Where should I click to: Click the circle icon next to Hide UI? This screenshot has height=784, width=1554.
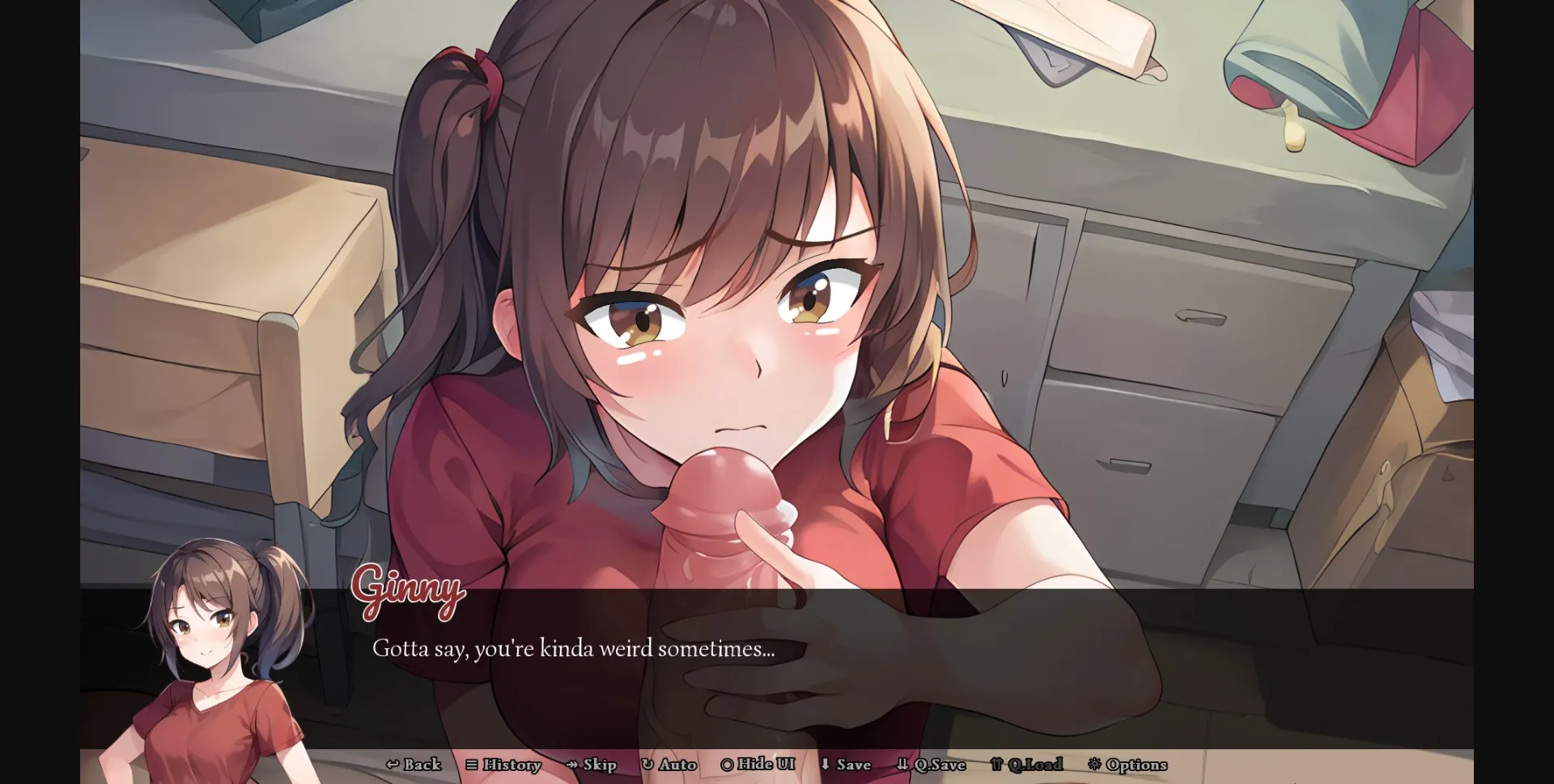point(726,765)
